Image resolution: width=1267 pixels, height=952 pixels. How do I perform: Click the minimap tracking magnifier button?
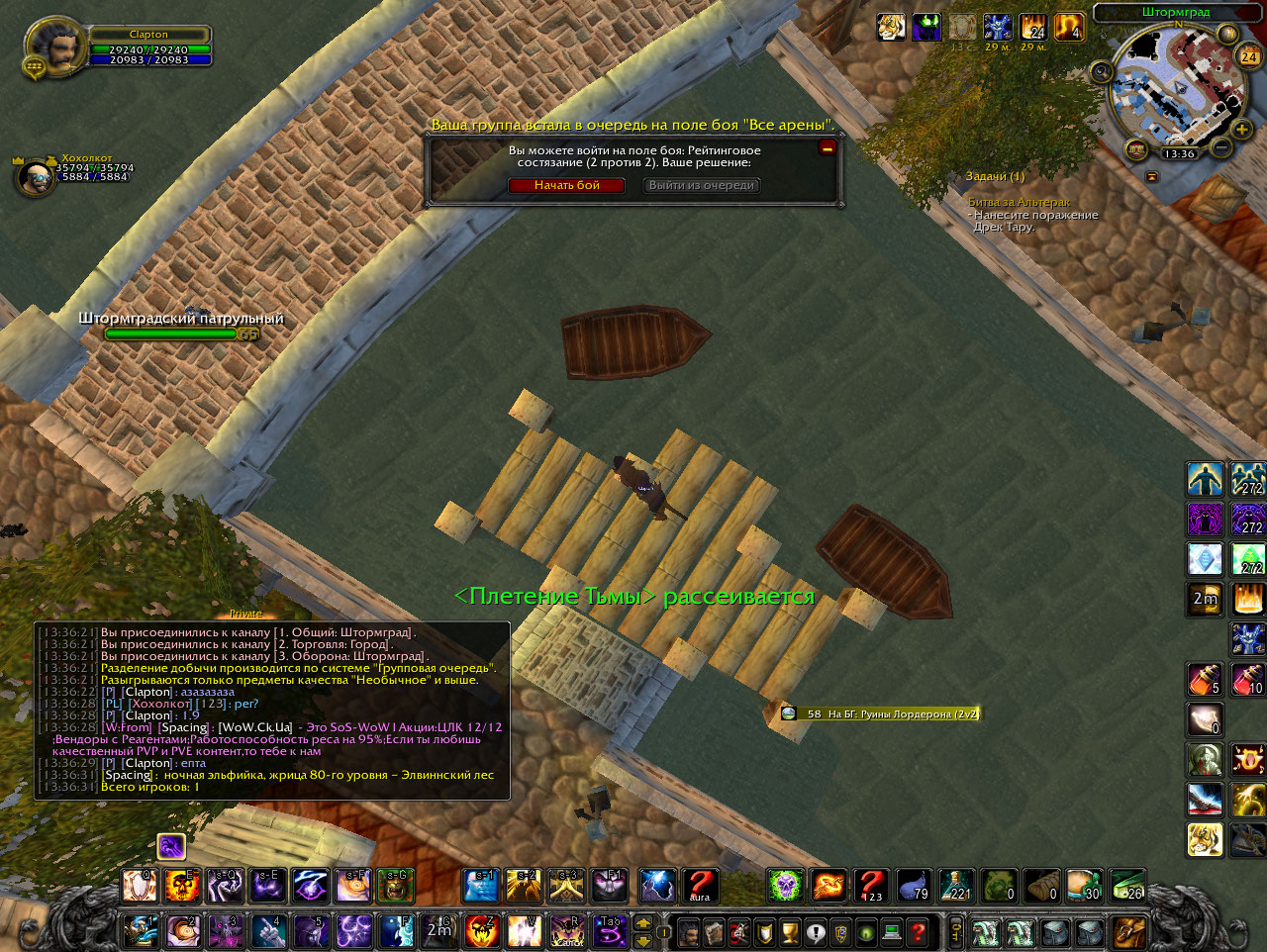coord(1102,71)
